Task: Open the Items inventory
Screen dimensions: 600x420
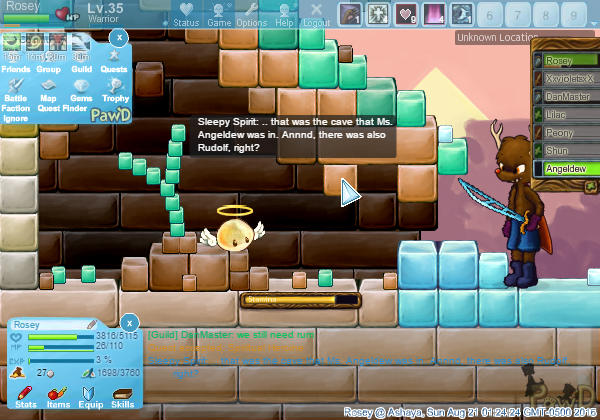Action: (58, 397)
